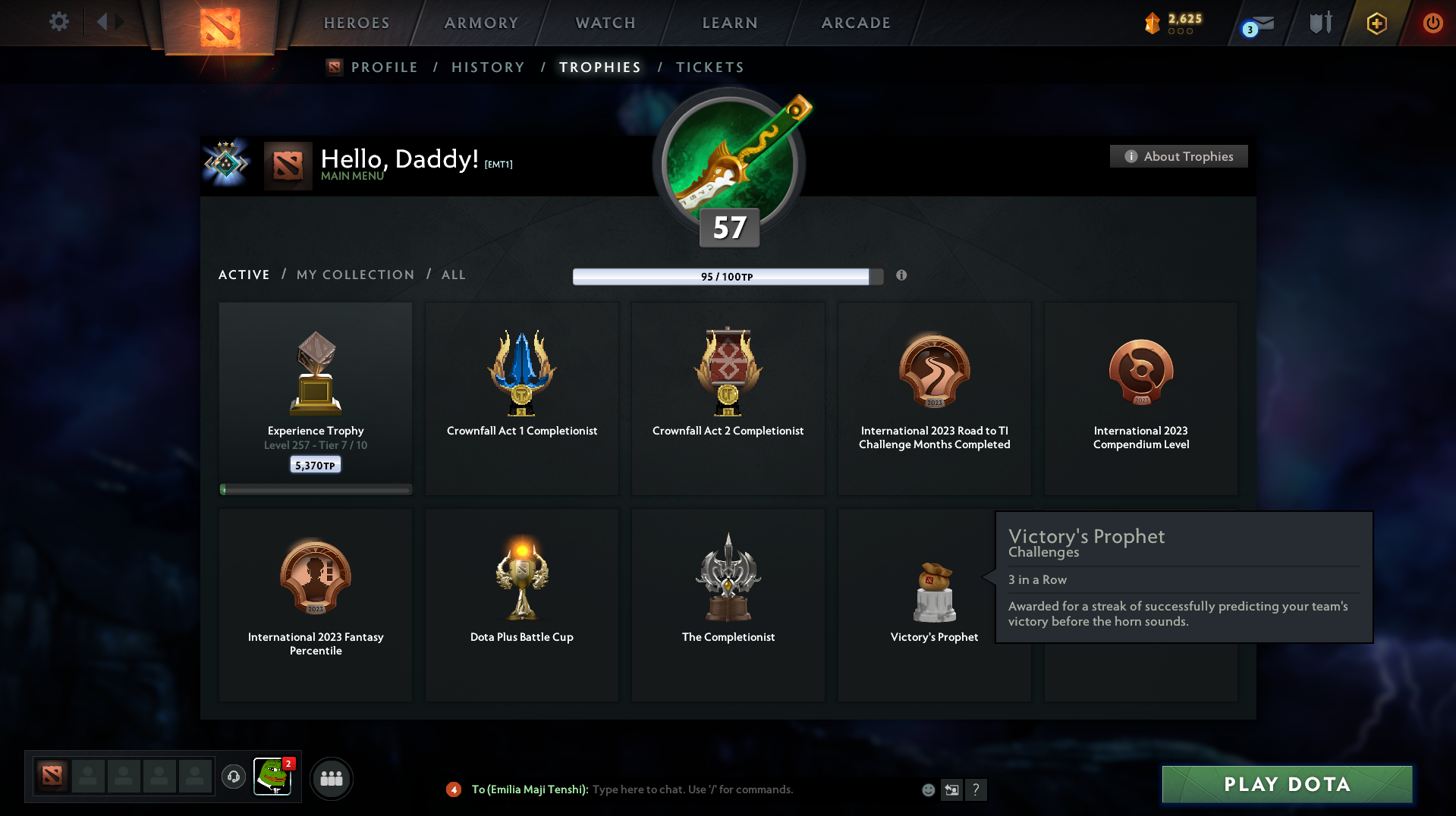Open the emoticon picker in chat bar
Viewport: 1456px width, 816px height.
tap(927, 789)
